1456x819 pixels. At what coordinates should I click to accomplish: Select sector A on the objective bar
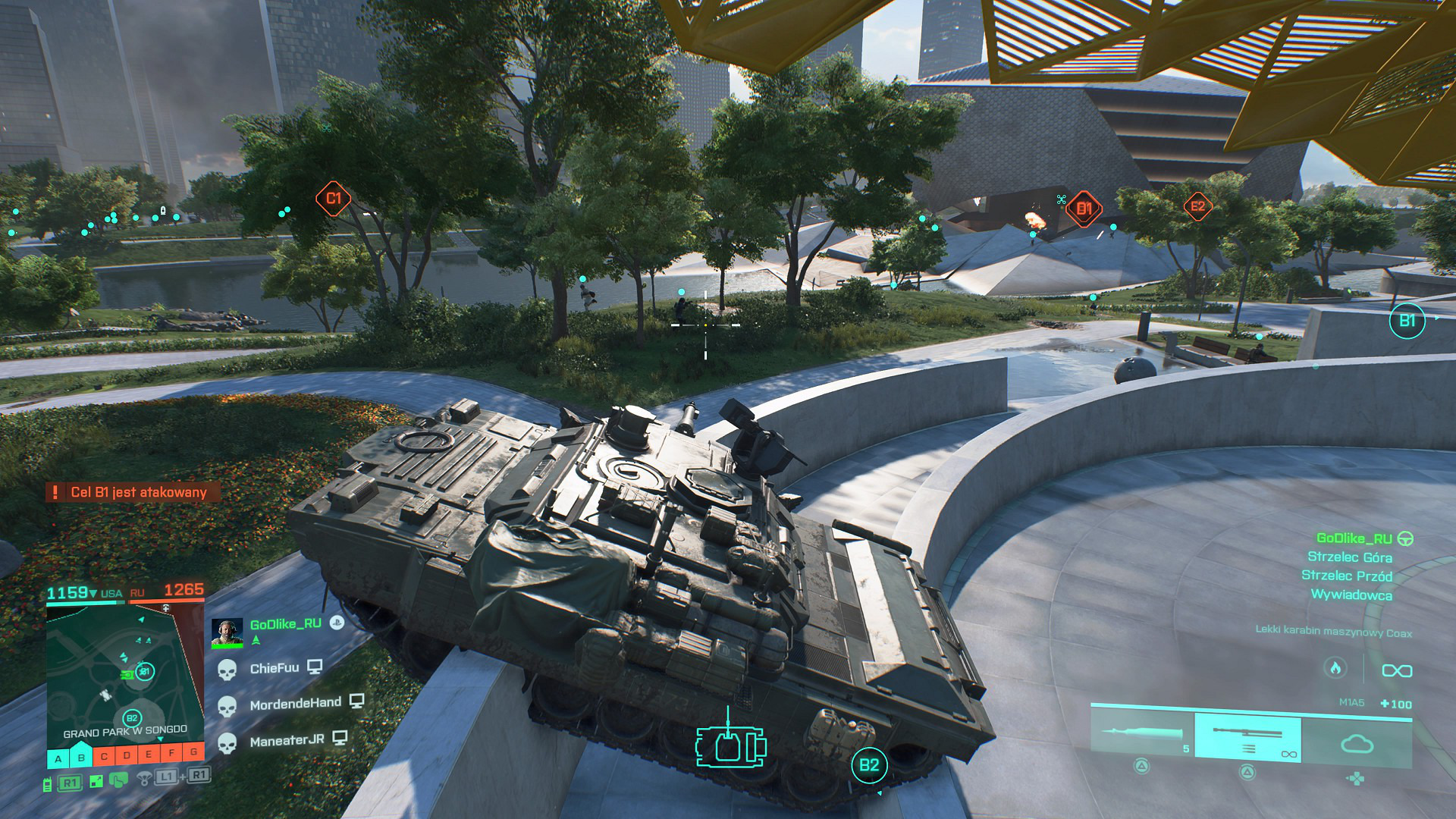[x=58, y=758]
